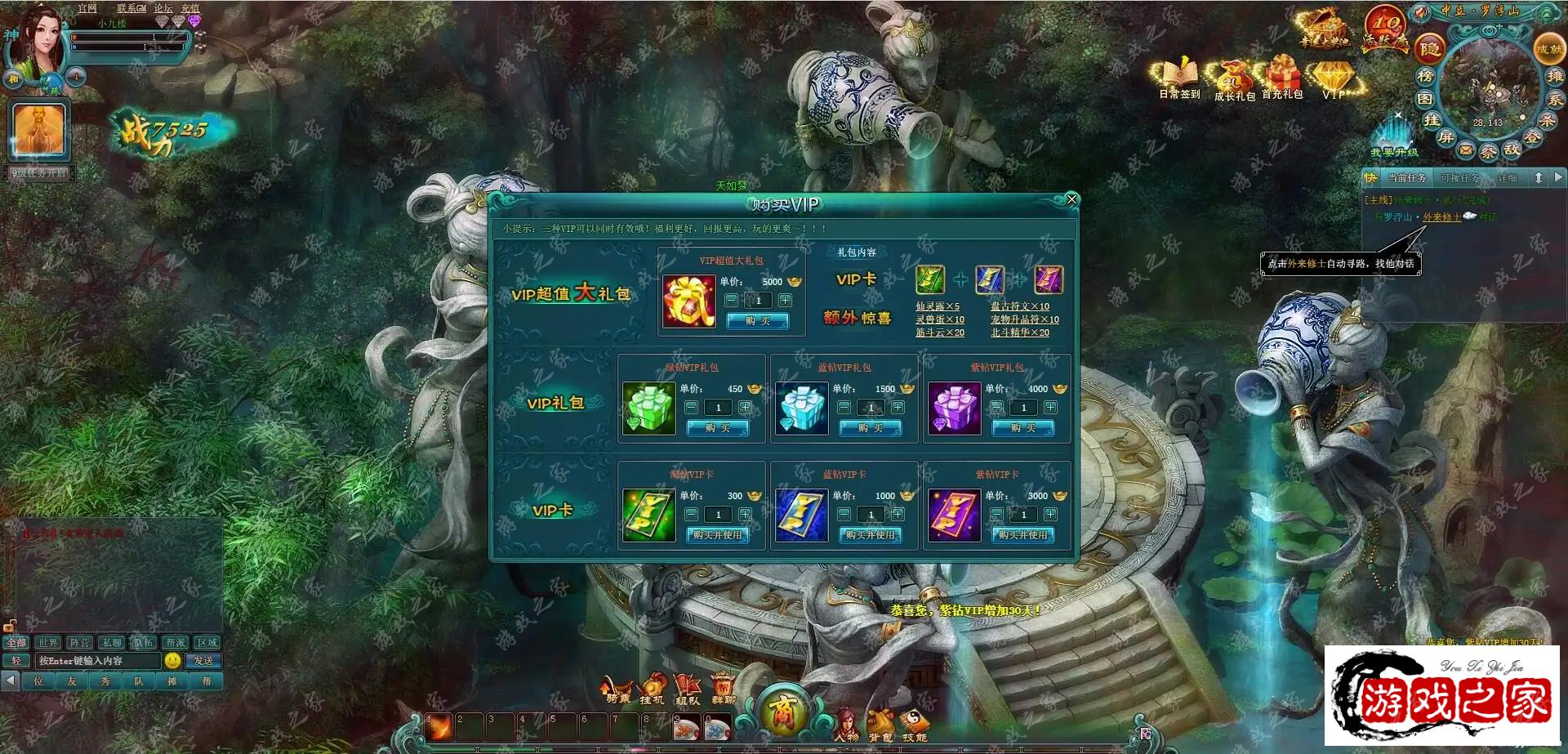Purchase the green diamond VIP gift pack

pyautogui.click(x=717, y=428)
